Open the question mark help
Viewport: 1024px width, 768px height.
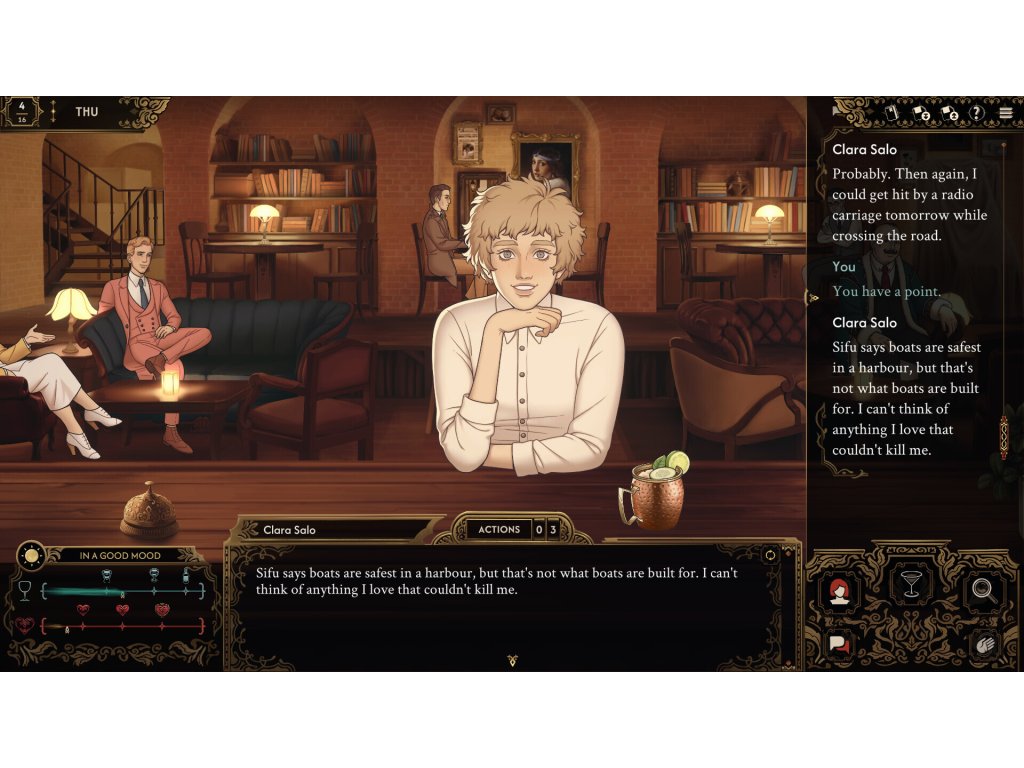pyautogui.click(x=977, y=113)
